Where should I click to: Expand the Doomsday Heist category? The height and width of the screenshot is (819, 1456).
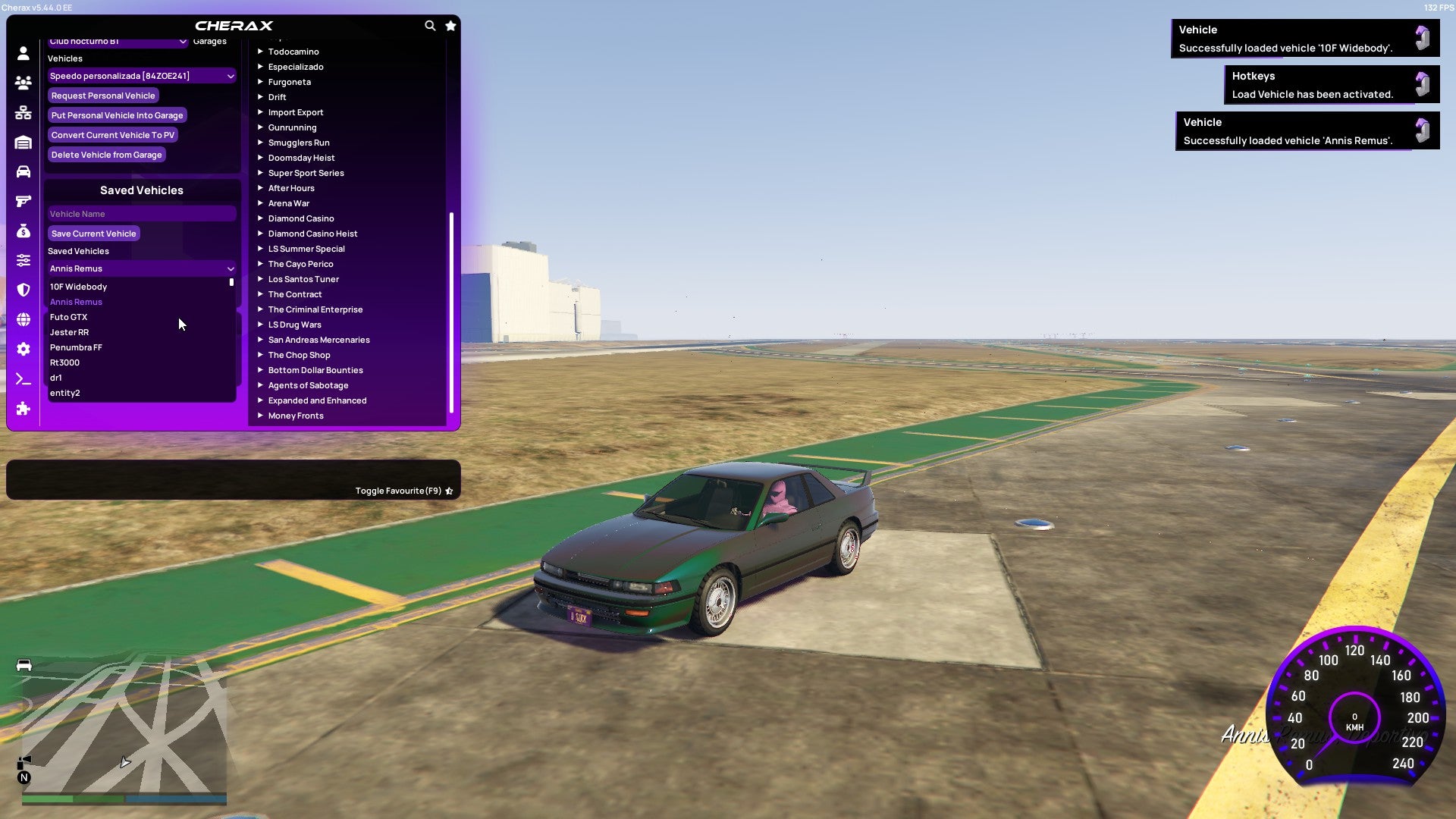[300, 158]
